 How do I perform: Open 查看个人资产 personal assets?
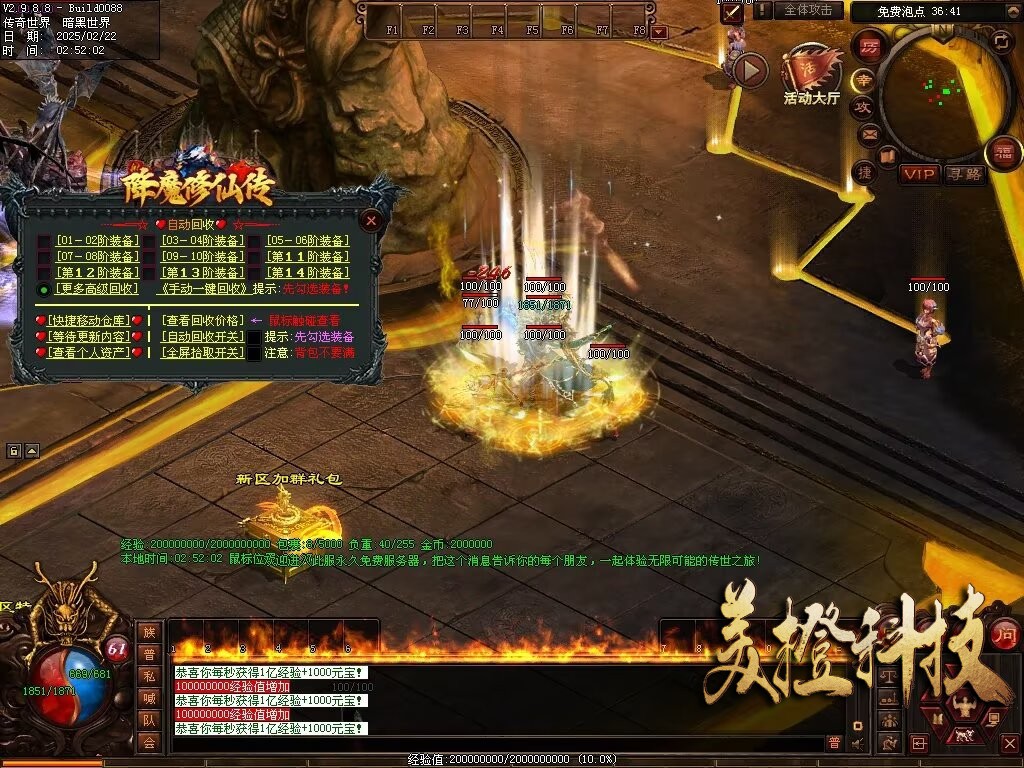tap(89, 352)
